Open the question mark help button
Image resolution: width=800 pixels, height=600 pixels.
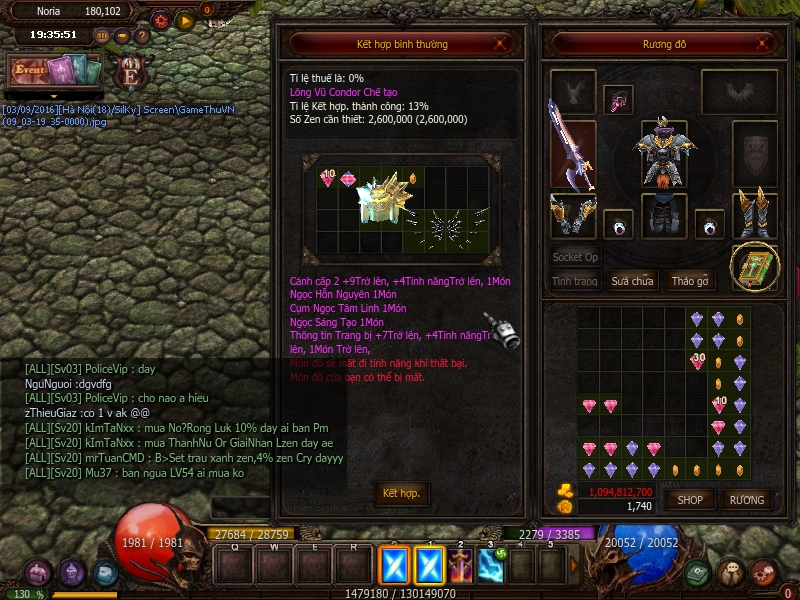tap(143, 36)
